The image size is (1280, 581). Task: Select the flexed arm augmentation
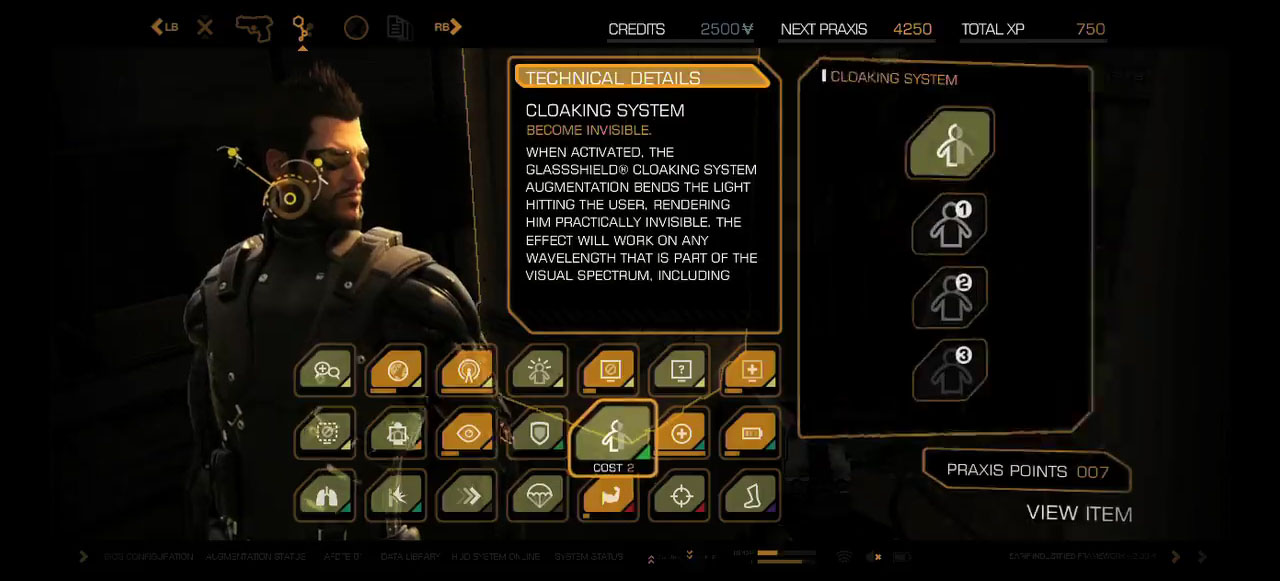(x=610, y=496)
